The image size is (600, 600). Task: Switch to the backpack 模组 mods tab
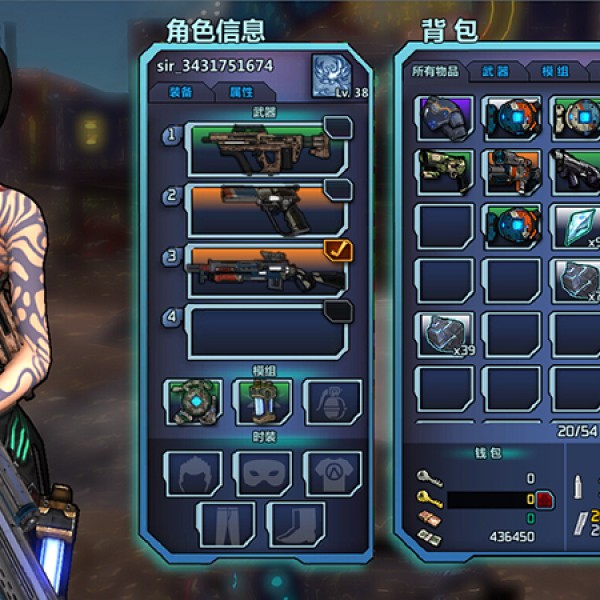tap(555, 72)
